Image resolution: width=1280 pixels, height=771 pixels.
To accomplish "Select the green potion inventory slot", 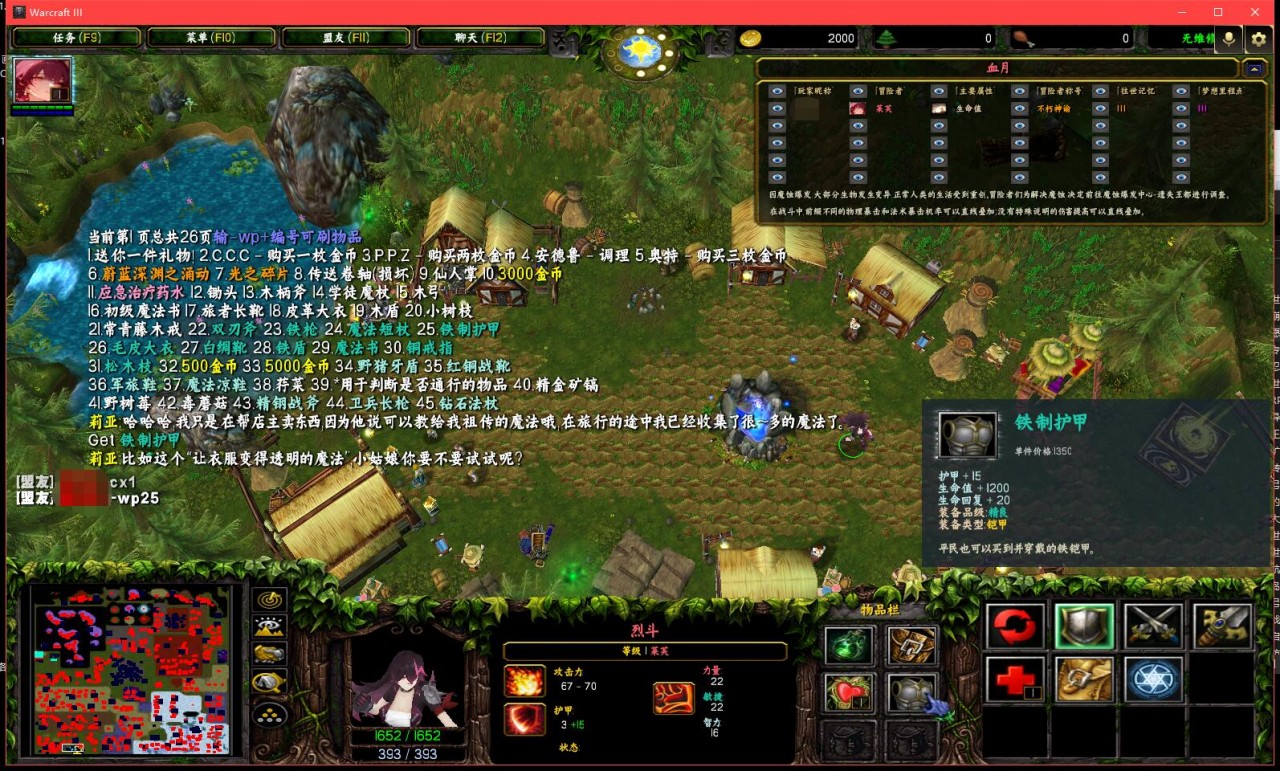I will pos(849,646).
